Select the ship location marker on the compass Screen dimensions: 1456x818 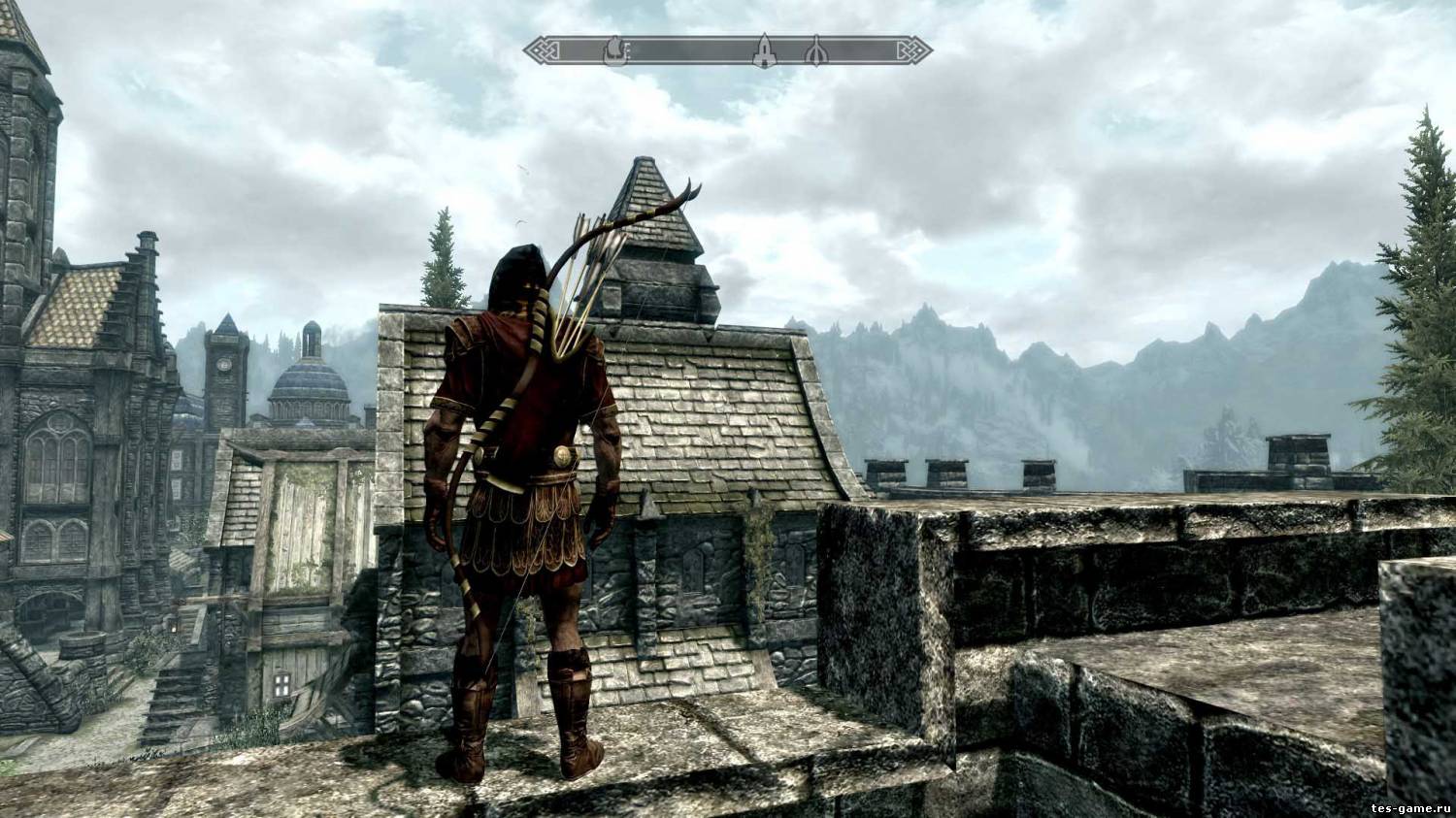coord(613,50)
